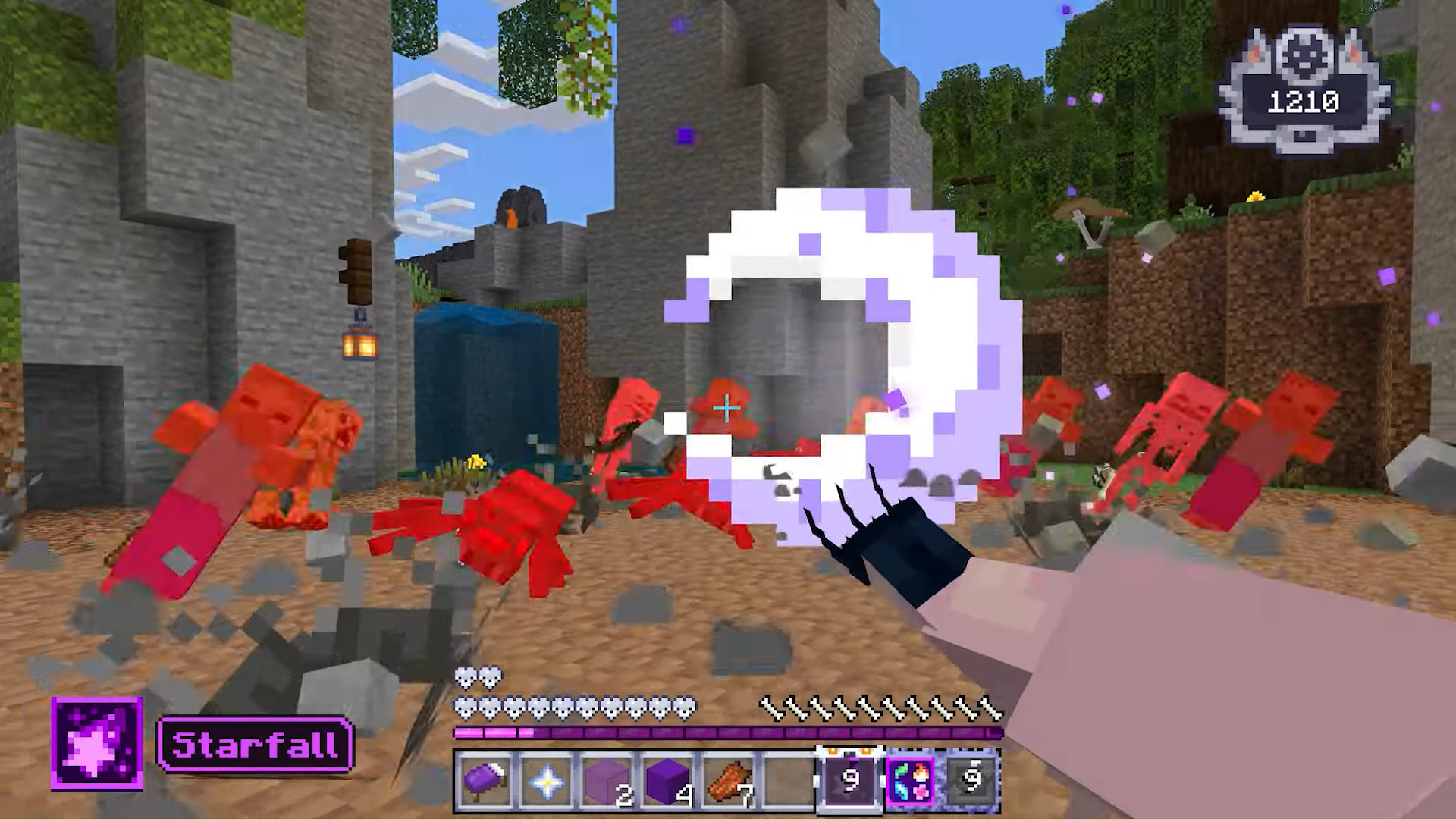The image size is (1456, 819).
Task: Pick the solid purple block stack
Action: click(x=667, y=780)
